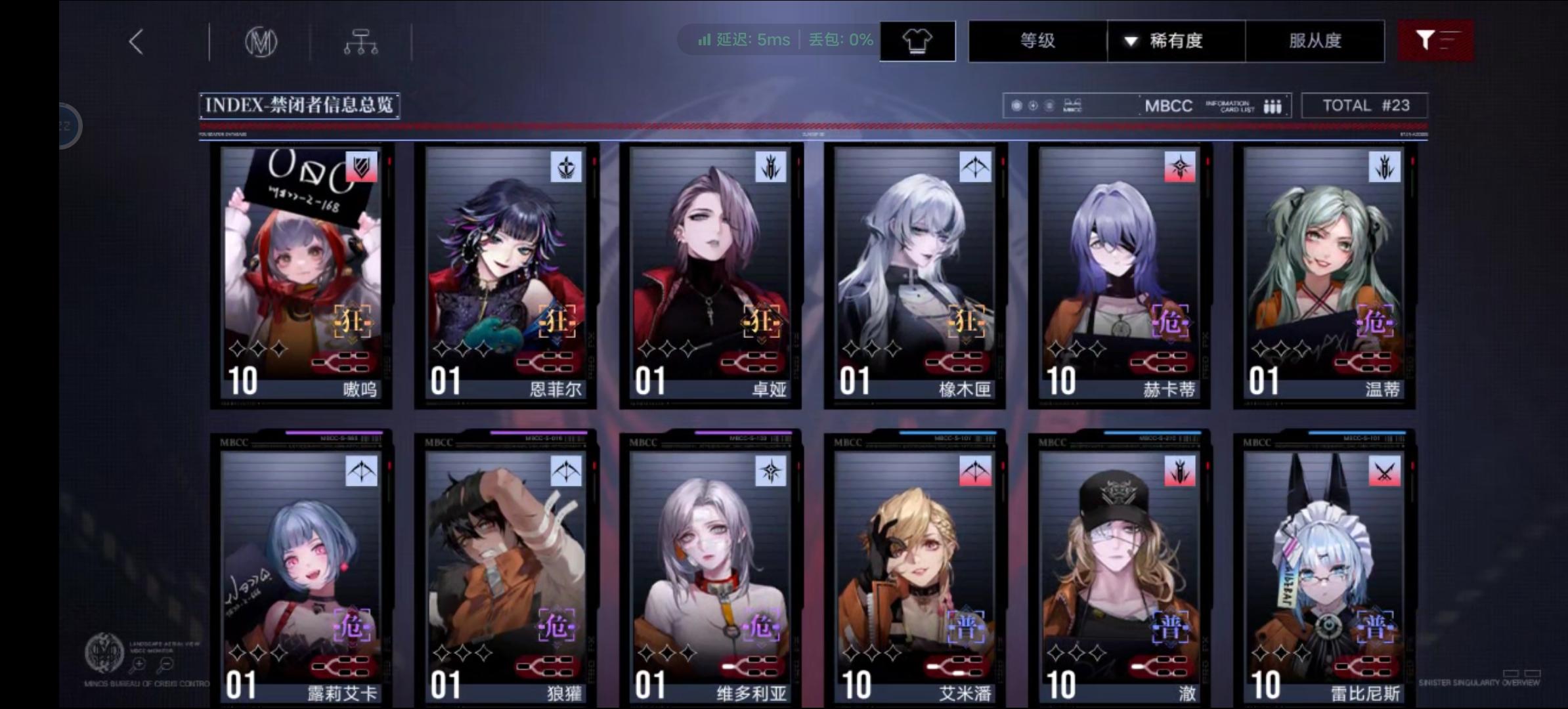
Task: Open the shirt costume icon
Action: click(917, 41)
